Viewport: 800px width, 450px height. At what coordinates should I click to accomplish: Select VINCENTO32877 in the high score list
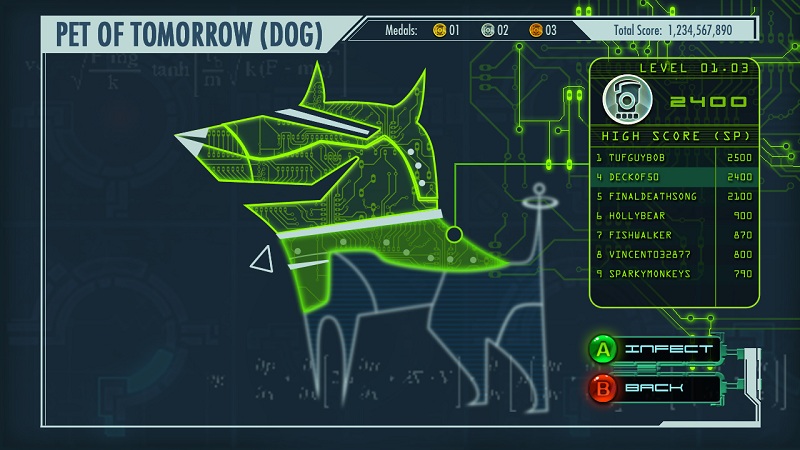tap(672, 254)
